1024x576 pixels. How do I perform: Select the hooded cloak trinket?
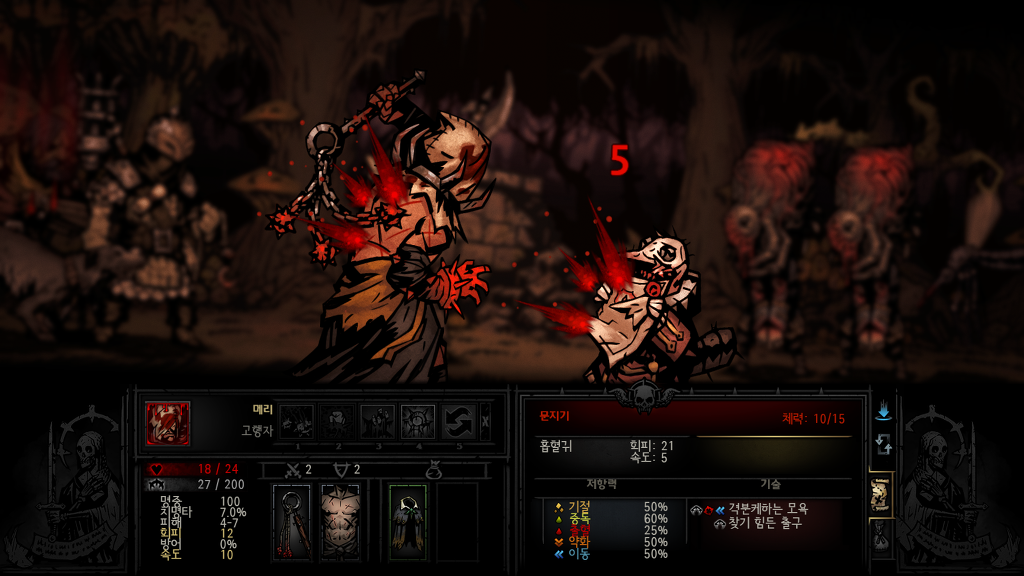click(408, 521)
